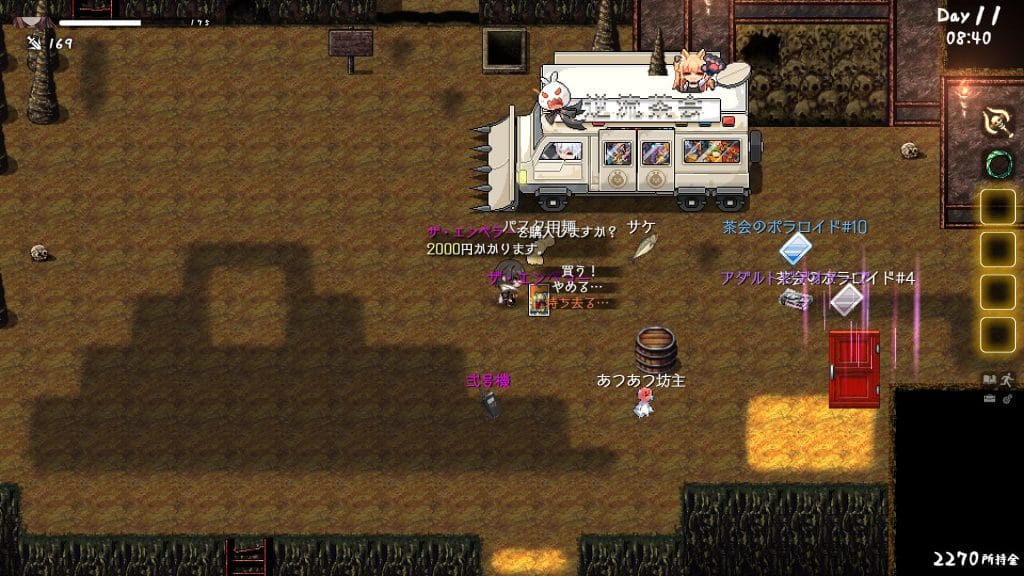Click the running figure icon
This screenshot has width=1024, height=576.
pyautogui.click(x=1008, y=379)
